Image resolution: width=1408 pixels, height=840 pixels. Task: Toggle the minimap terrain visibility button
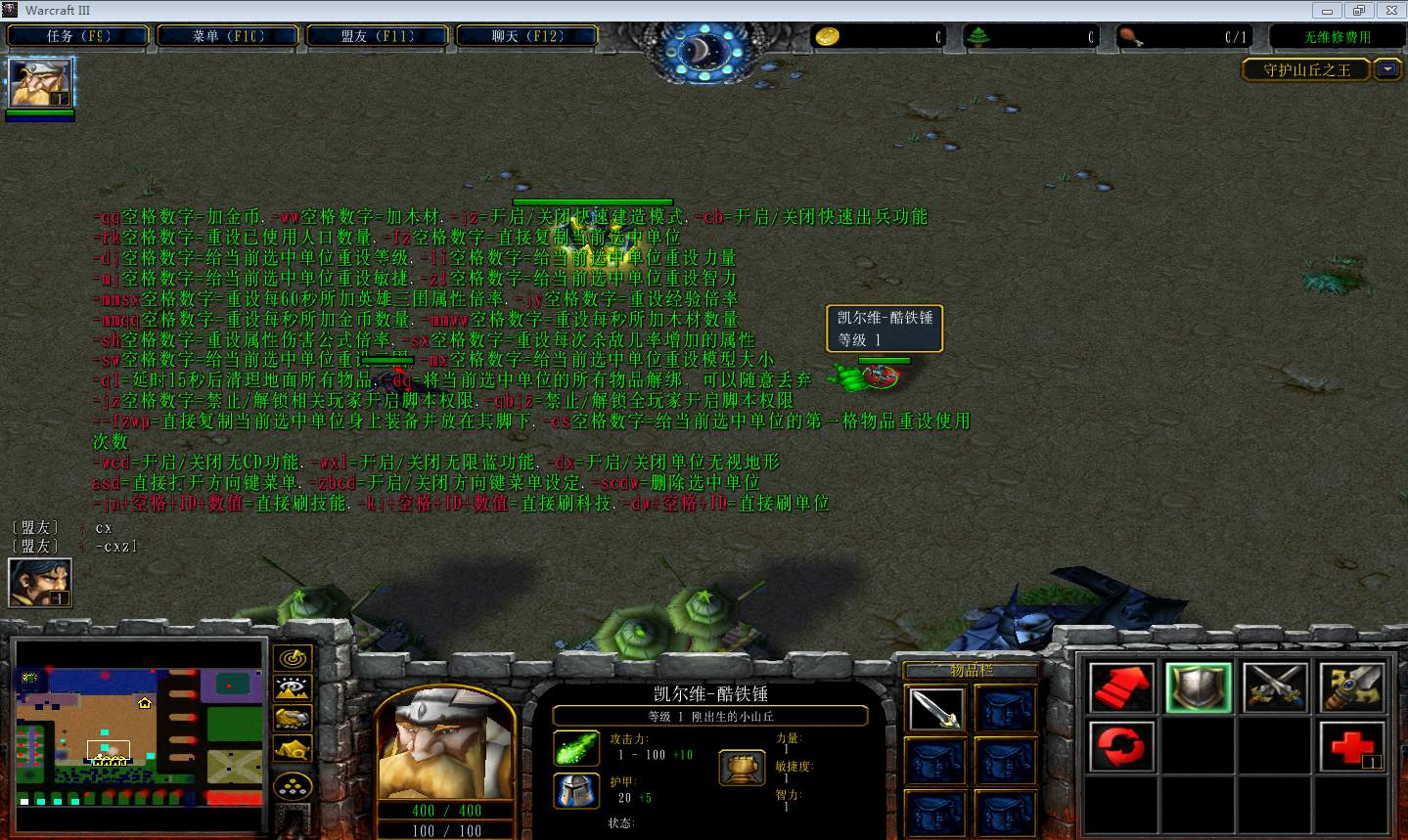pos(293,688)
